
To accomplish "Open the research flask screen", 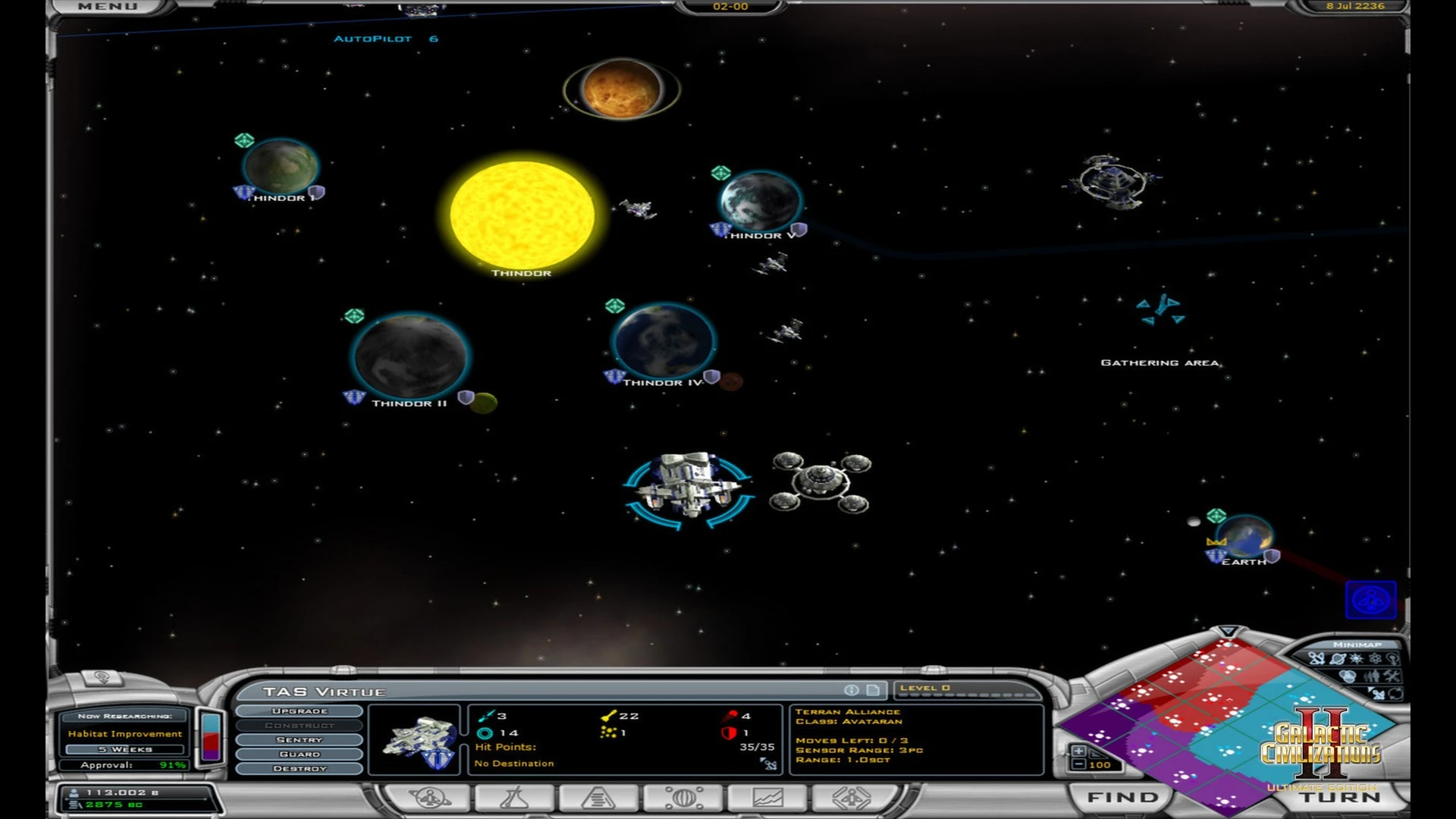I will [514, 798].
